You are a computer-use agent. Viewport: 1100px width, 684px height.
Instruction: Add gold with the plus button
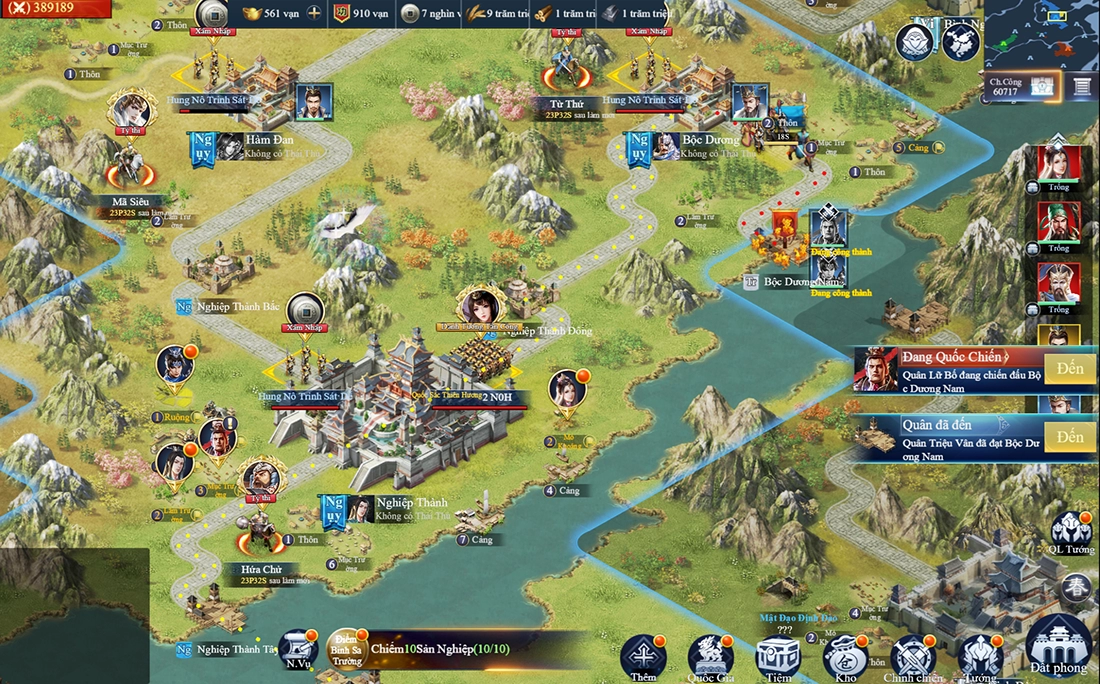point(314,13)
